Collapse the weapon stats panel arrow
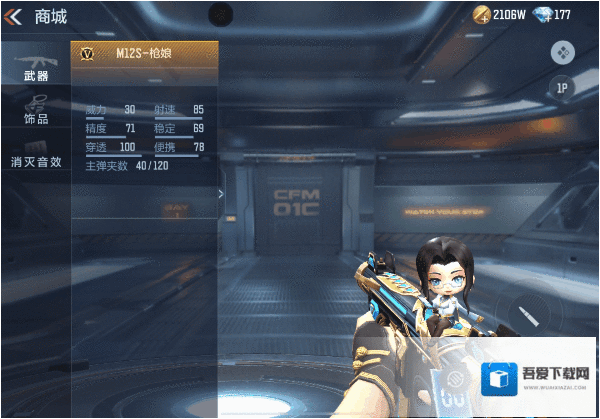Screen dimensions: 600x419 [x=221, y=194]
